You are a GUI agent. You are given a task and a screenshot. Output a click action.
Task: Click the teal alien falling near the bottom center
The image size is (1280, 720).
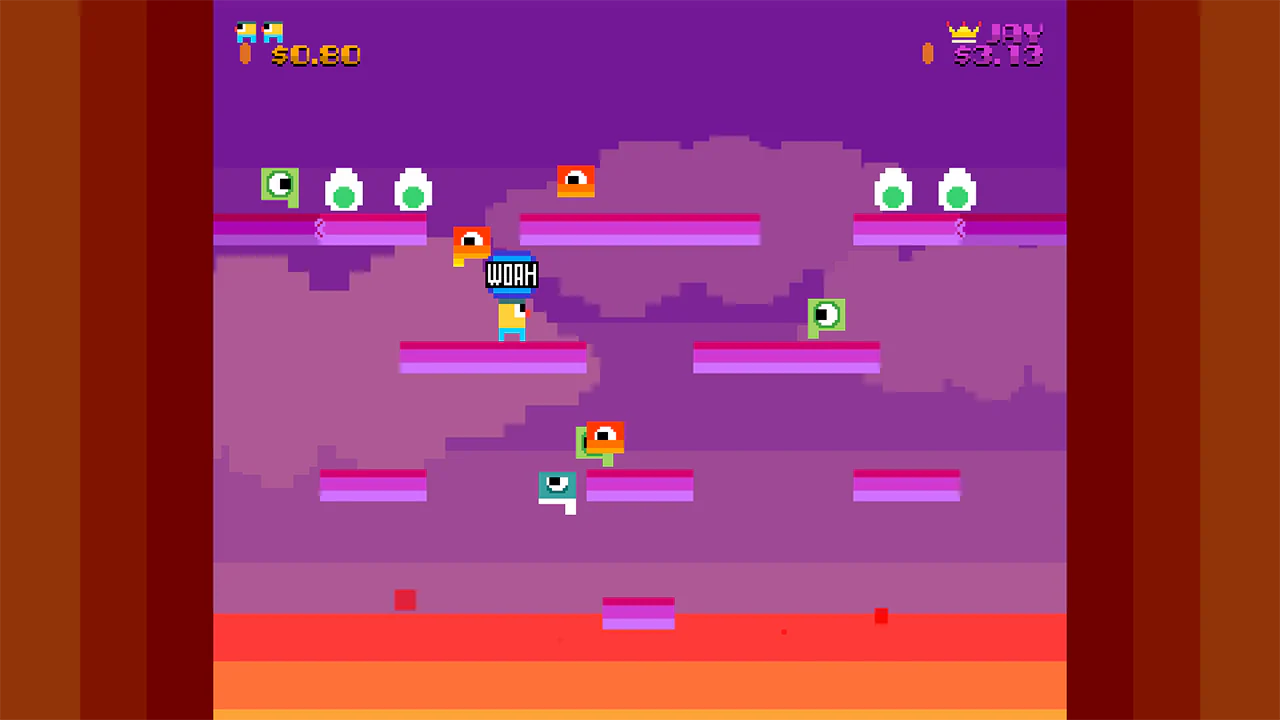coord(557,488)
